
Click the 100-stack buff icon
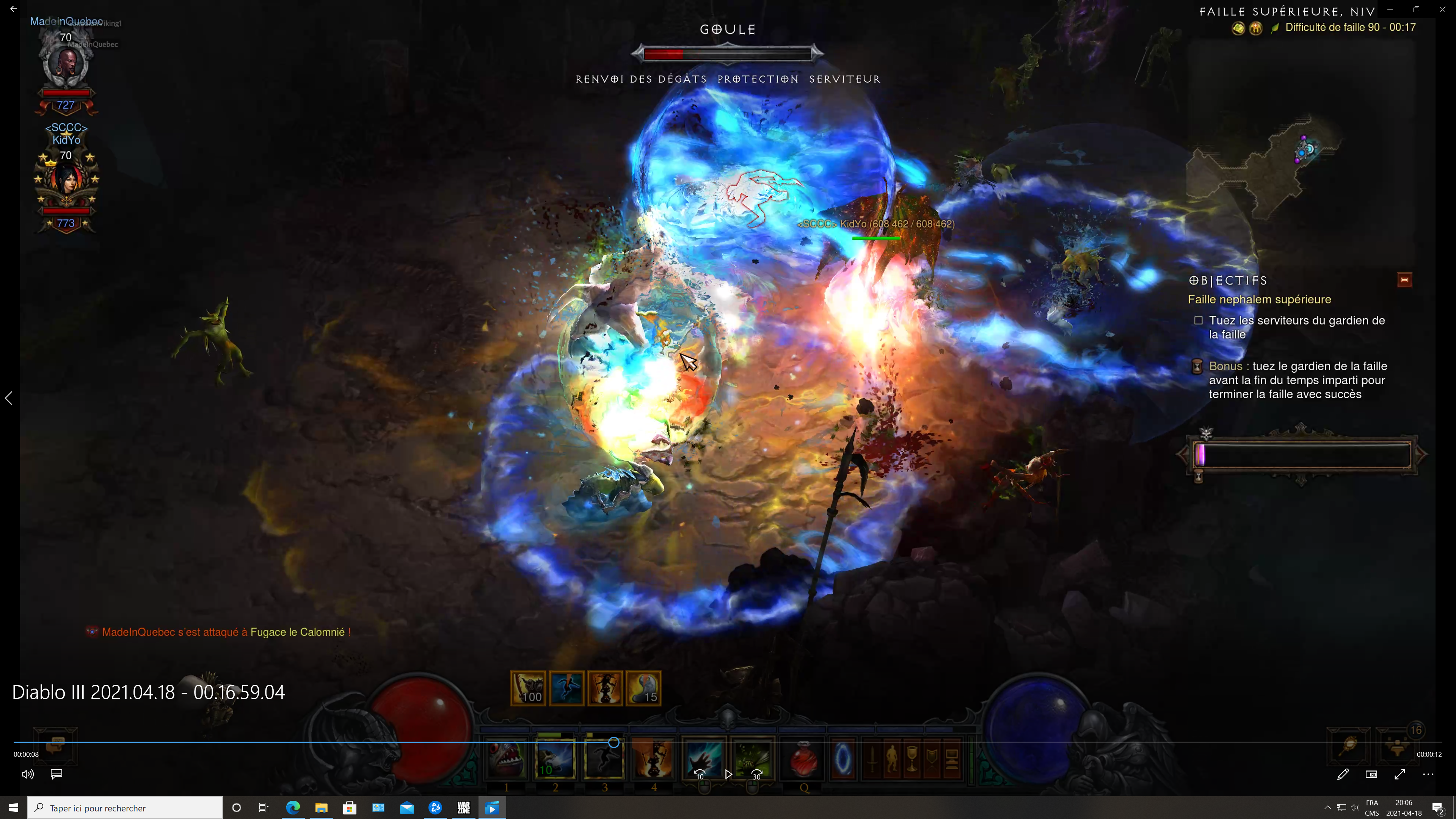(x=529, y=688)
